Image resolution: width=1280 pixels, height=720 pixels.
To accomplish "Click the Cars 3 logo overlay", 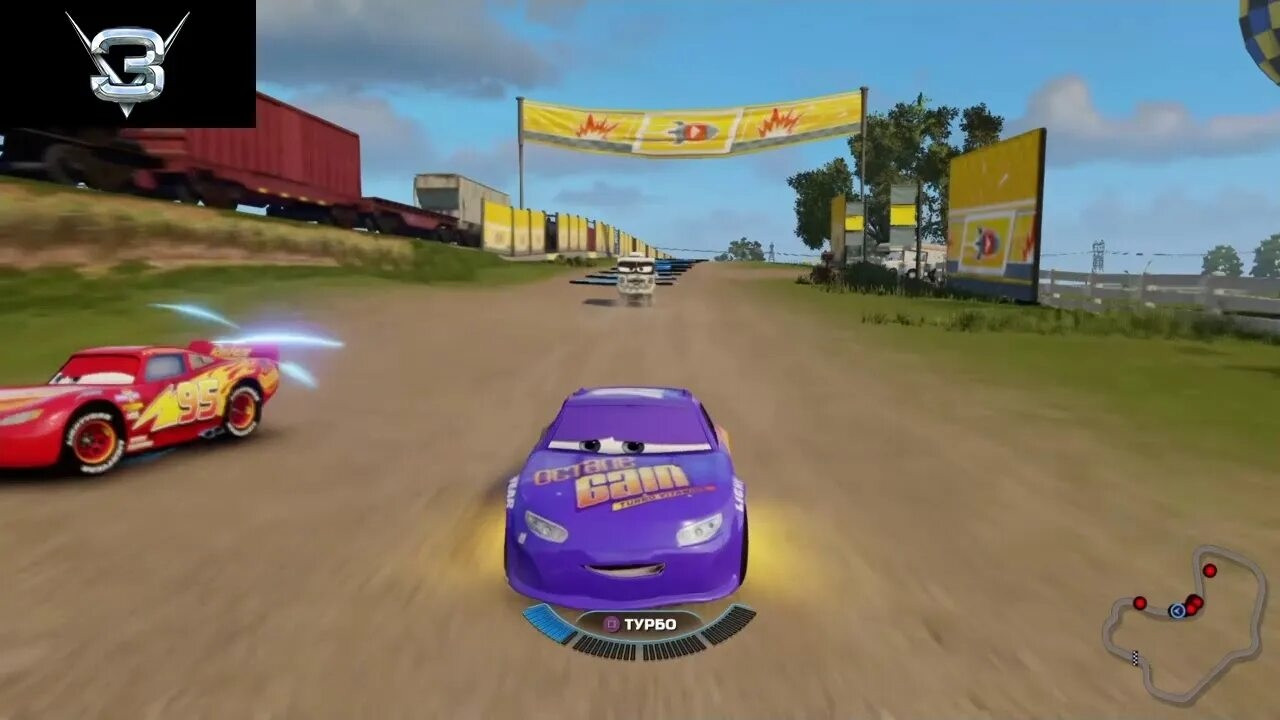I will click(x=127, y=62).
